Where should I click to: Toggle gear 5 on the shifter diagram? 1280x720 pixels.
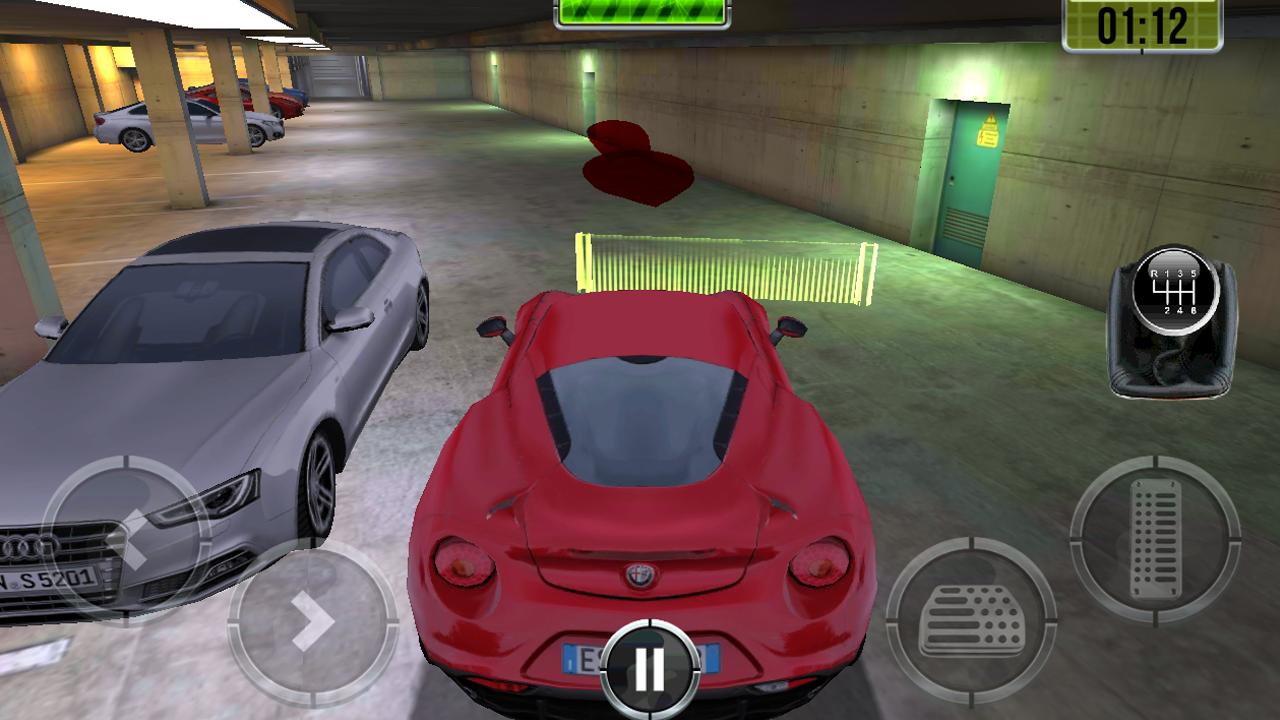tap(1195, 273)
